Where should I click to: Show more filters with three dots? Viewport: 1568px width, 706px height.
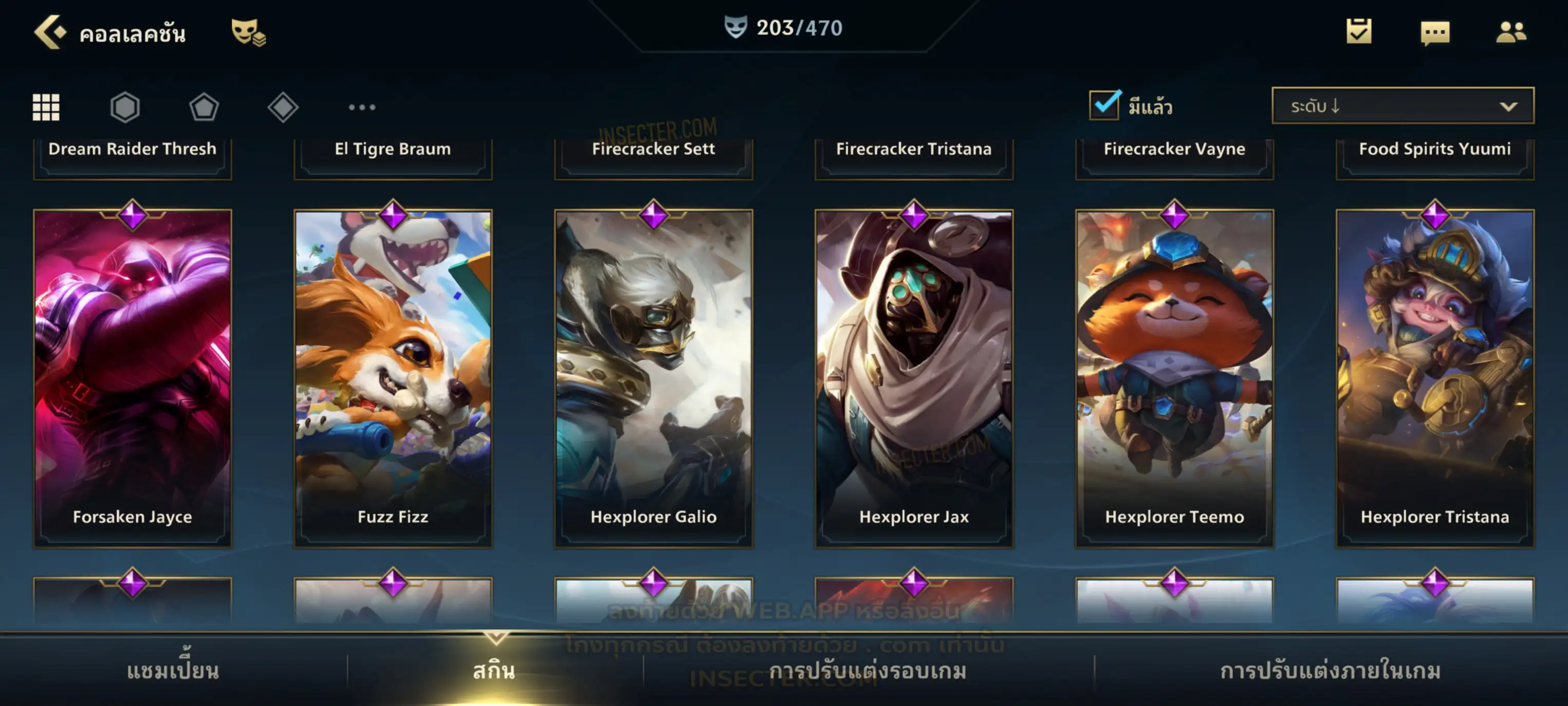tap(362, 107)
